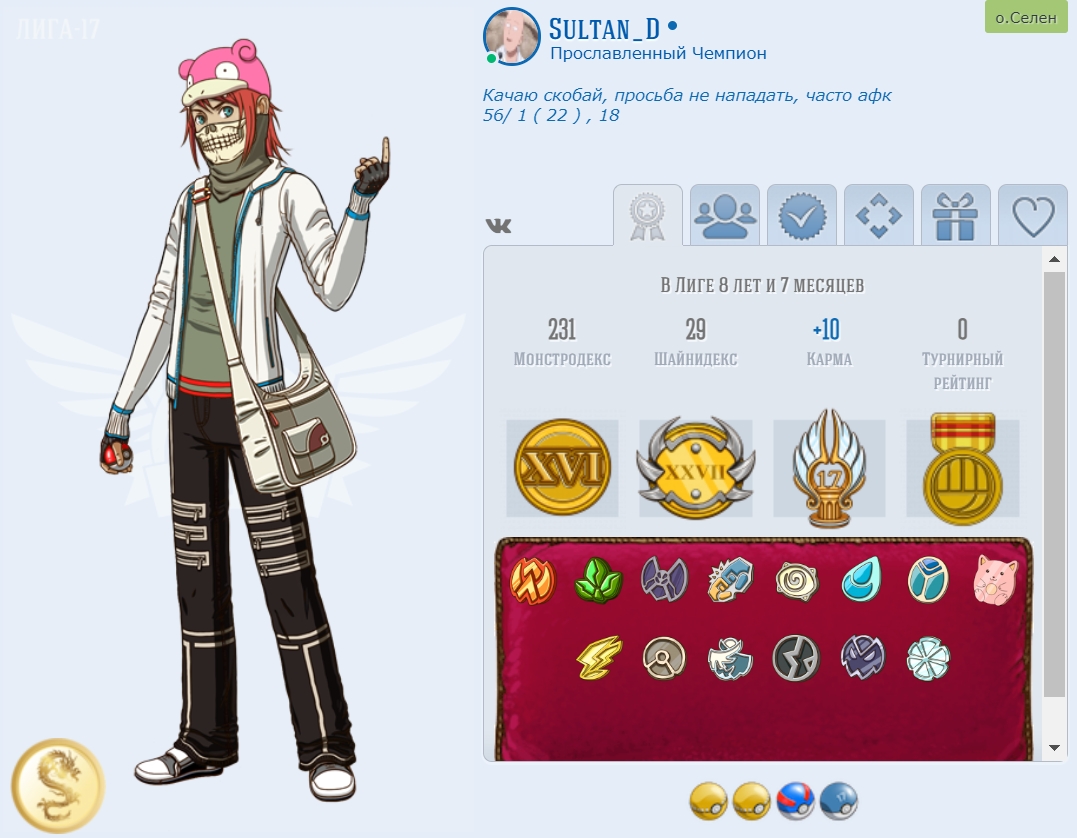The width and height of the screenshot is (1077, 838).
Task: Open the gift box tab
Action: (955, 216)
